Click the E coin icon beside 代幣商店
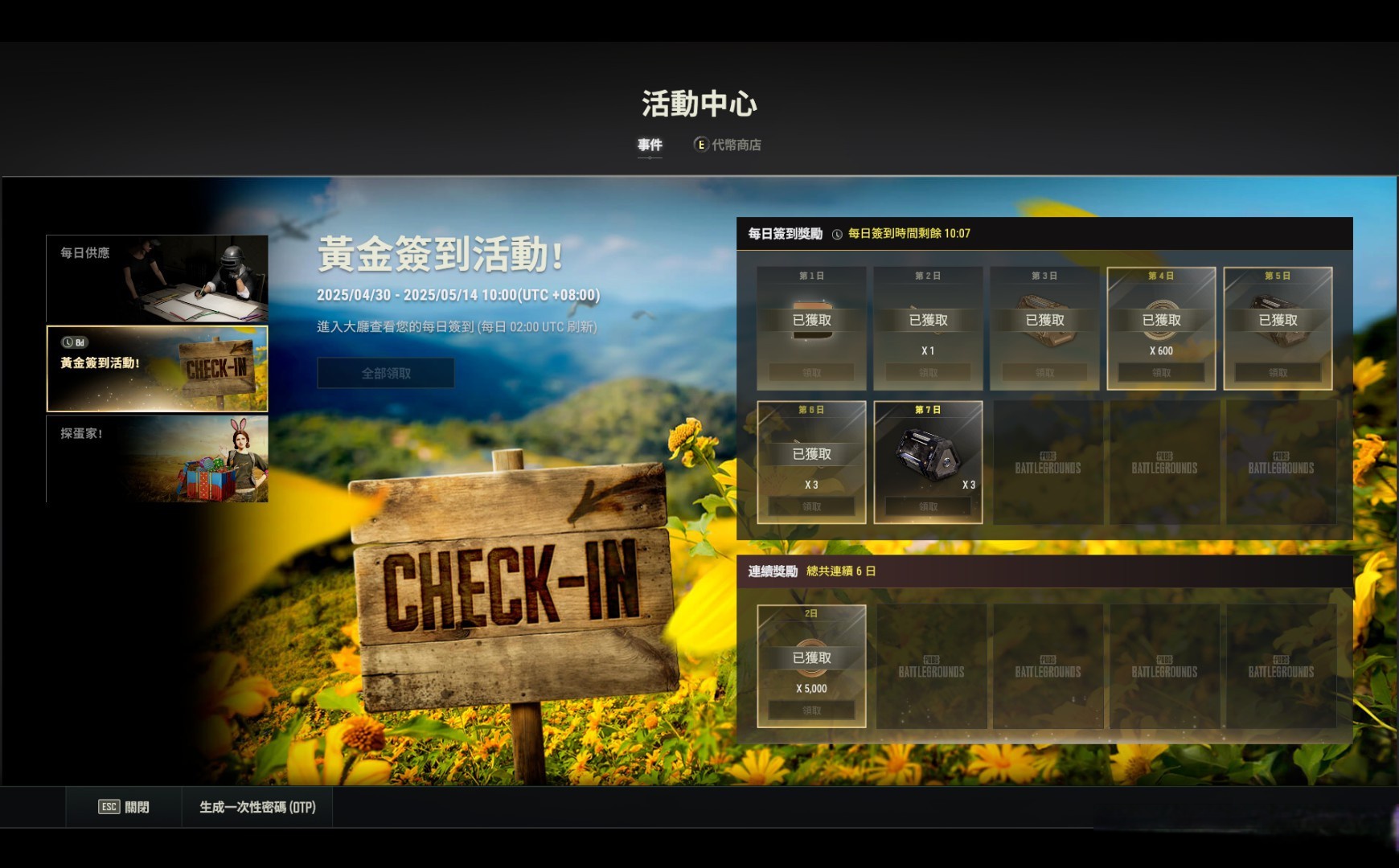 [x=699, y=145]
